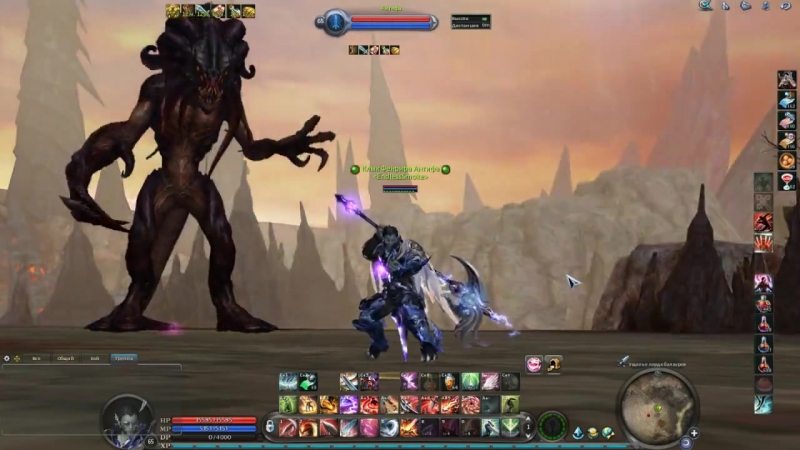800x450 pixels.
Task: Click the pink round face icon
Action: point(534,364)
